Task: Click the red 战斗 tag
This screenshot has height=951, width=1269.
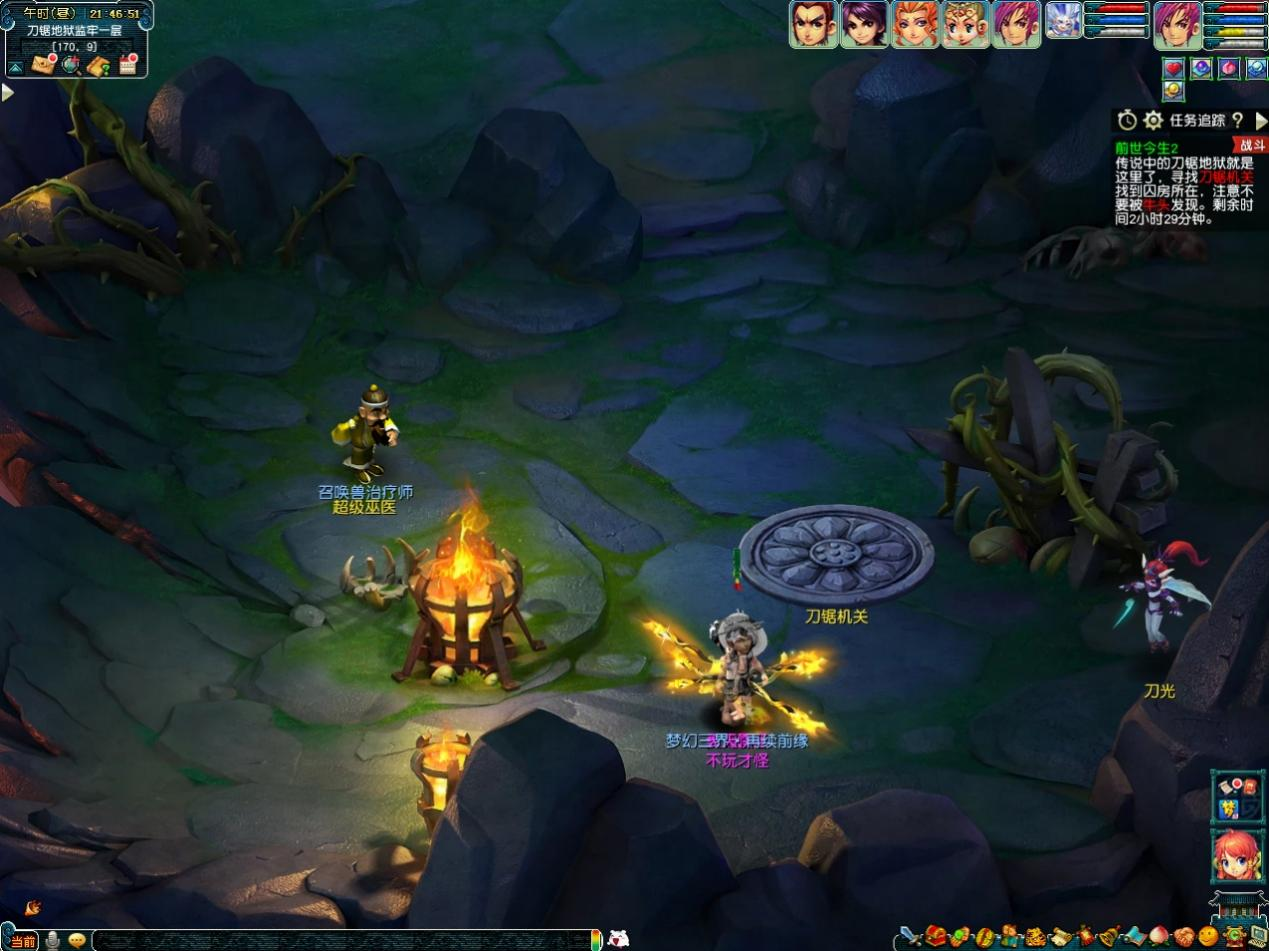Action: [1250, 145]
